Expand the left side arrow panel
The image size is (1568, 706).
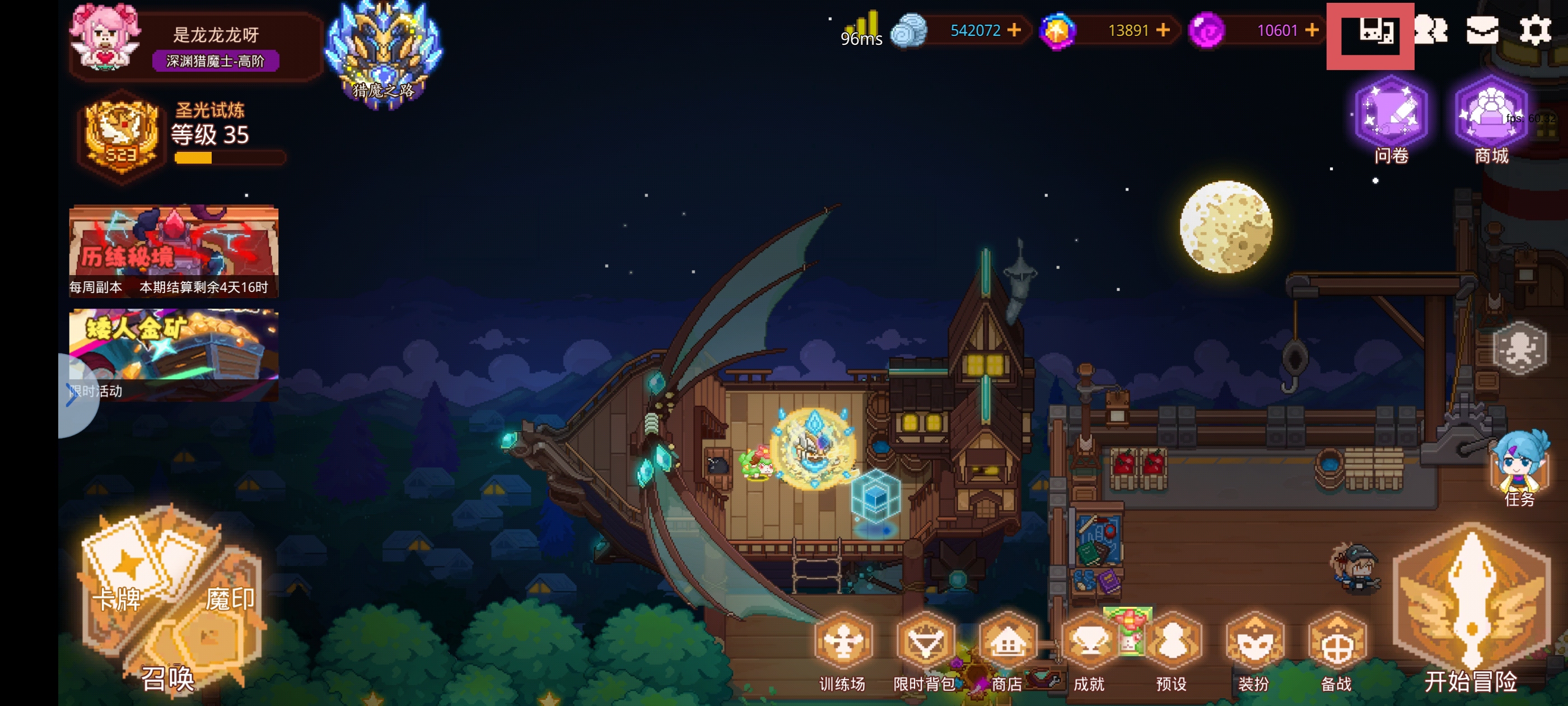click(73, 394)
